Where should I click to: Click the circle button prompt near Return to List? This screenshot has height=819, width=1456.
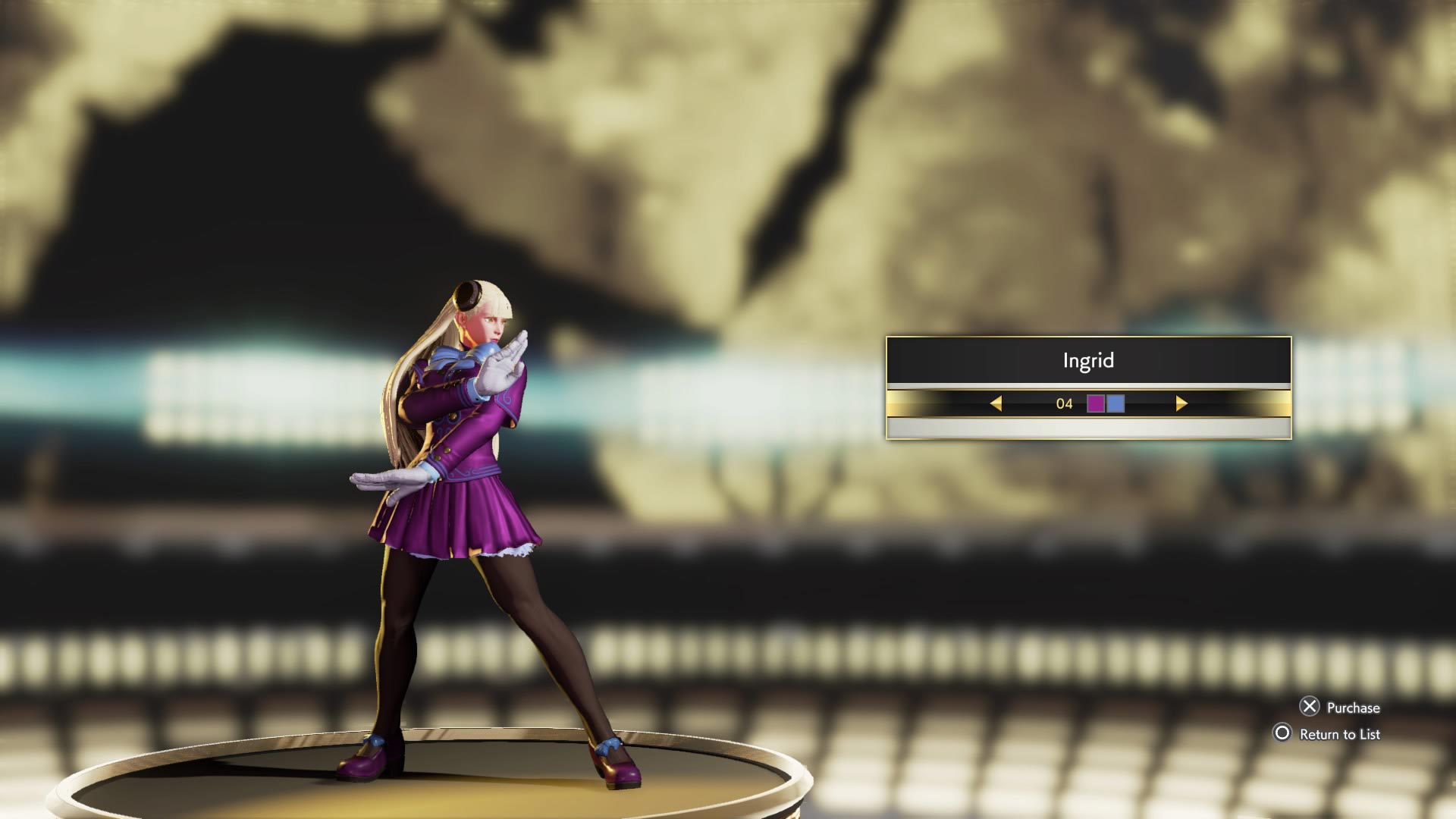(x=1282, y=734)
